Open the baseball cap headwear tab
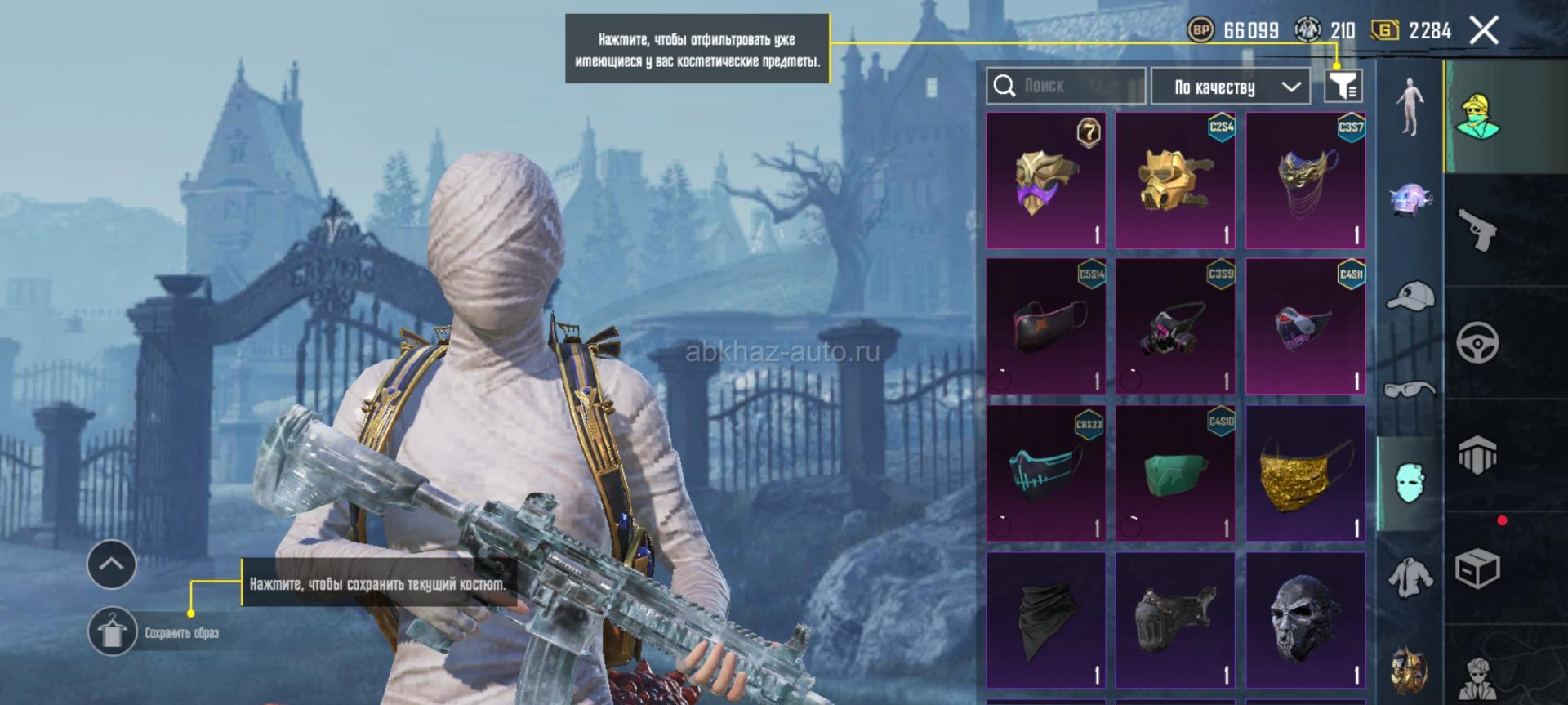 pyautogui.click(x=1410, y=296)
